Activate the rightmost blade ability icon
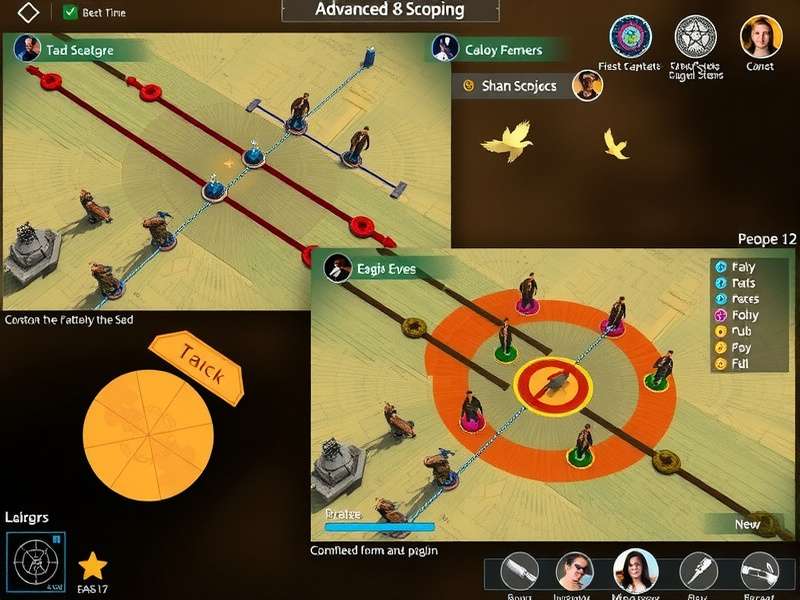The image size is (800, 600). pos(759,571)
